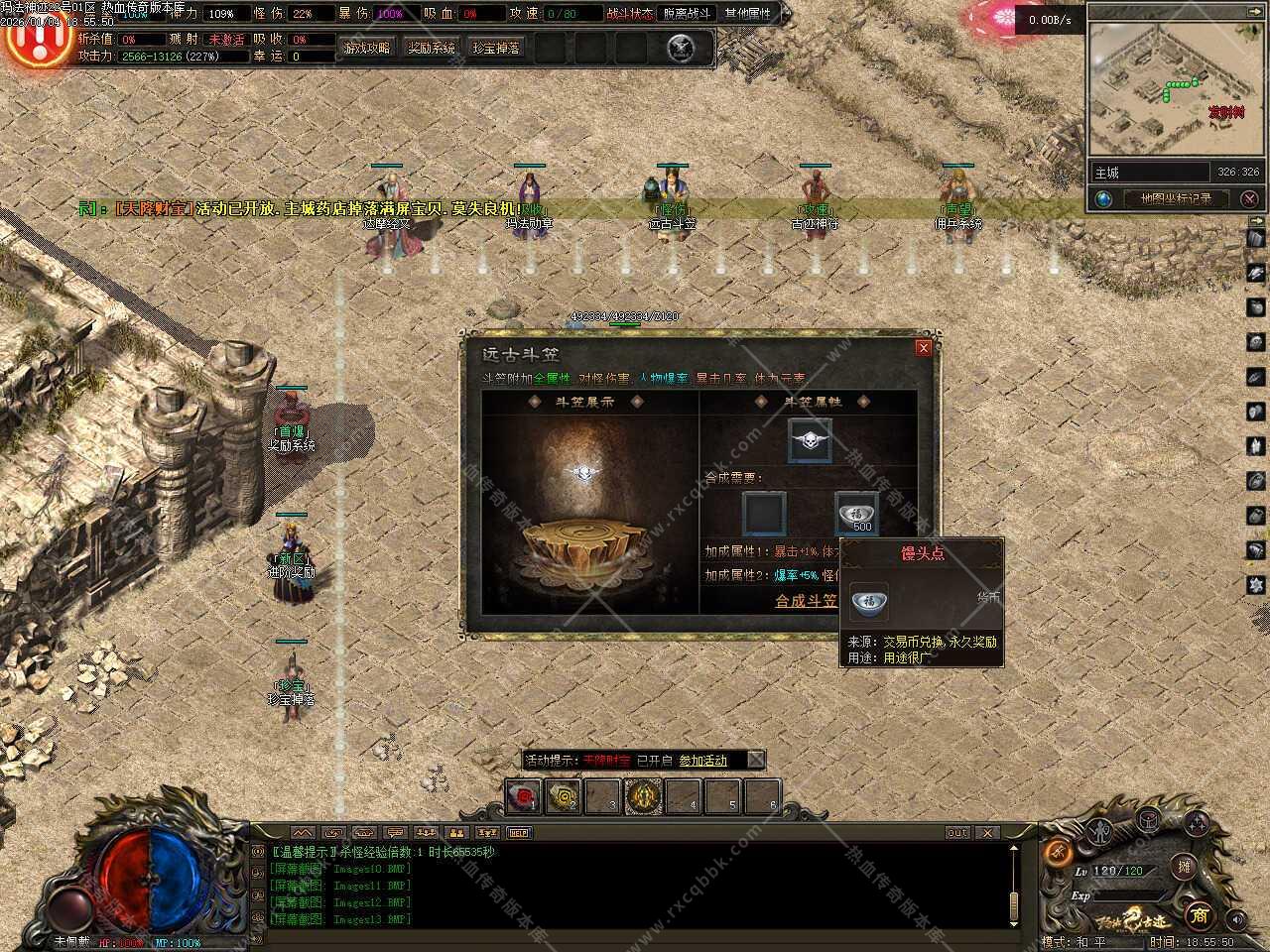This screenshot has height=952, width=1270.
Task: Use the red item in hotbar slot 1
Action: [x=524, y=795]
